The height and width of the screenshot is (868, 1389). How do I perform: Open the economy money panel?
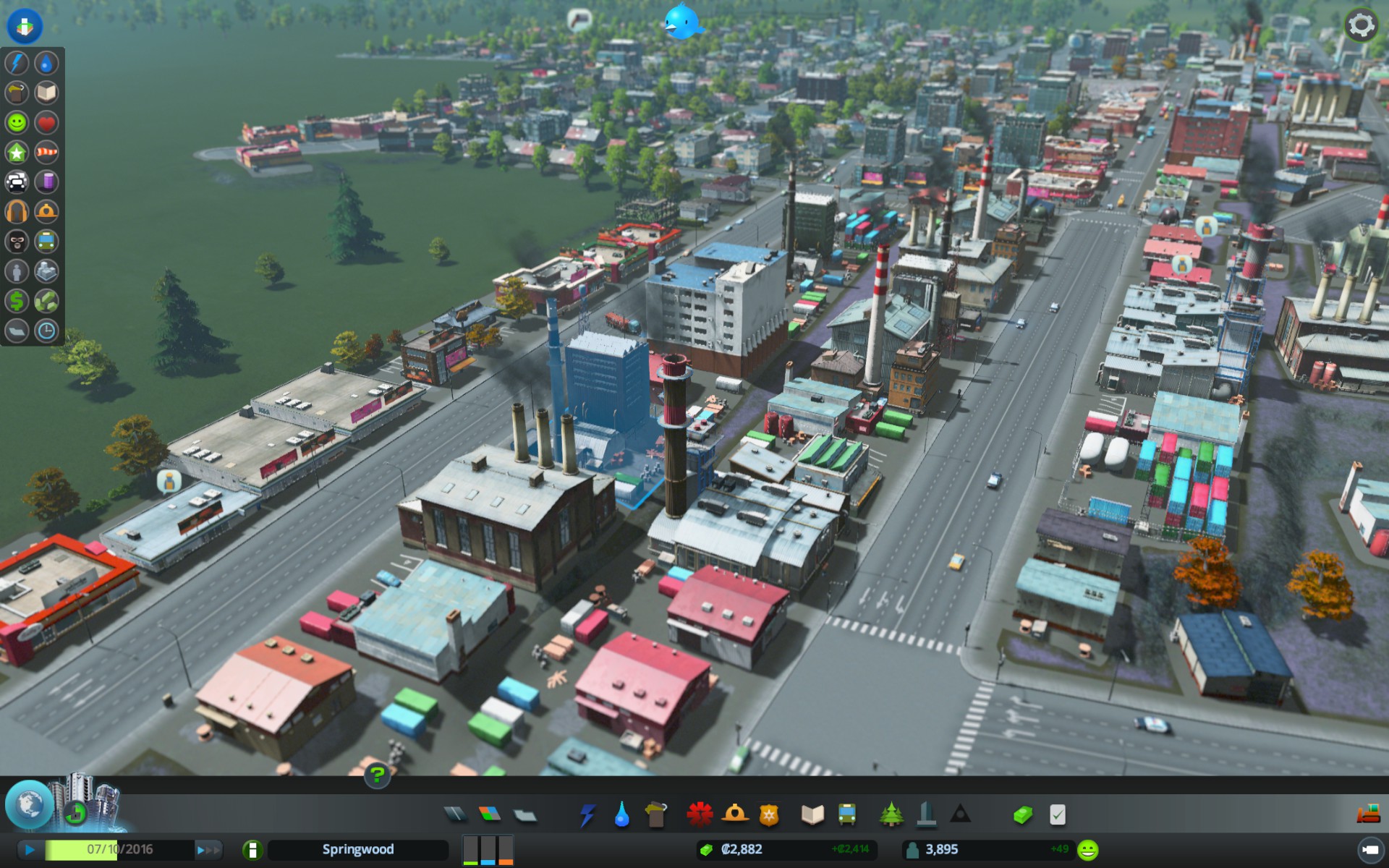tap(1022, 815)
